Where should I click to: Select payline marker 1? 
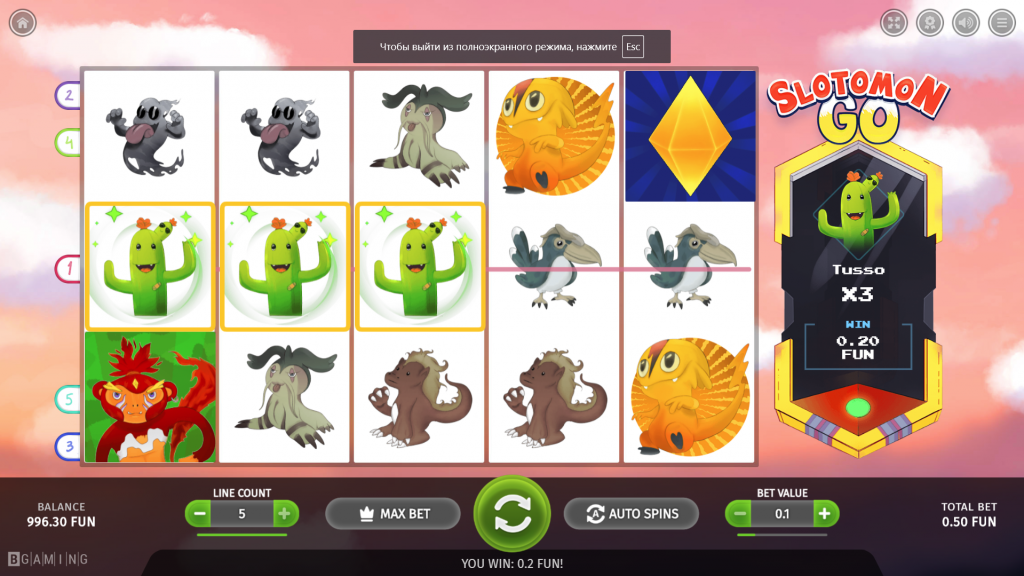coord(68,268)
